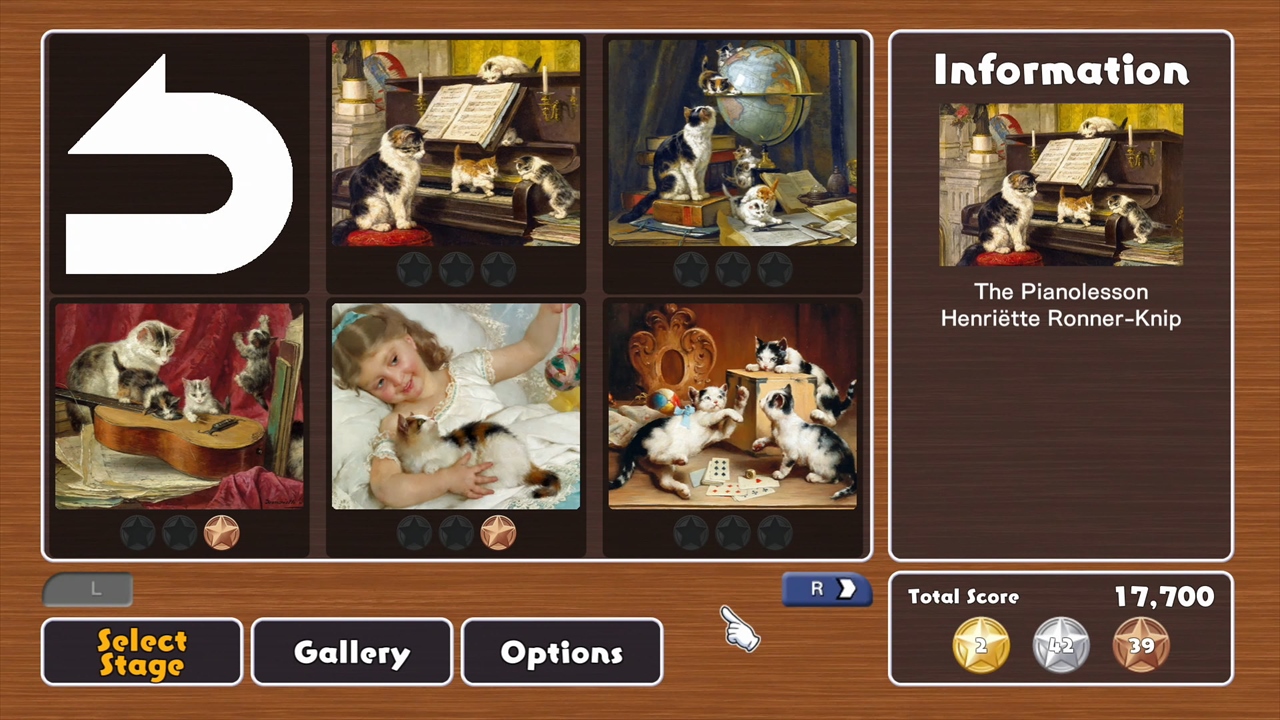
Task: Click an empty star under the globe cats puzzle
Action: pos(691,267)
